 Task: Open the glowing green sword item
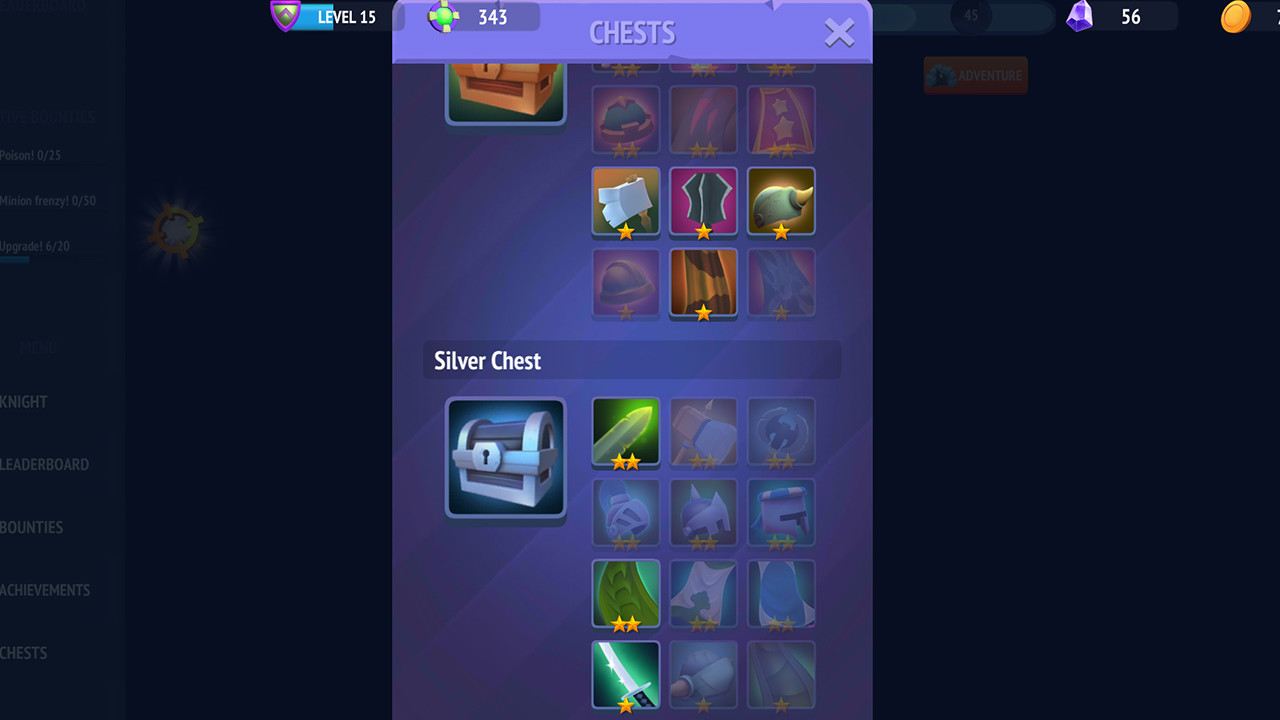[625, 432]
